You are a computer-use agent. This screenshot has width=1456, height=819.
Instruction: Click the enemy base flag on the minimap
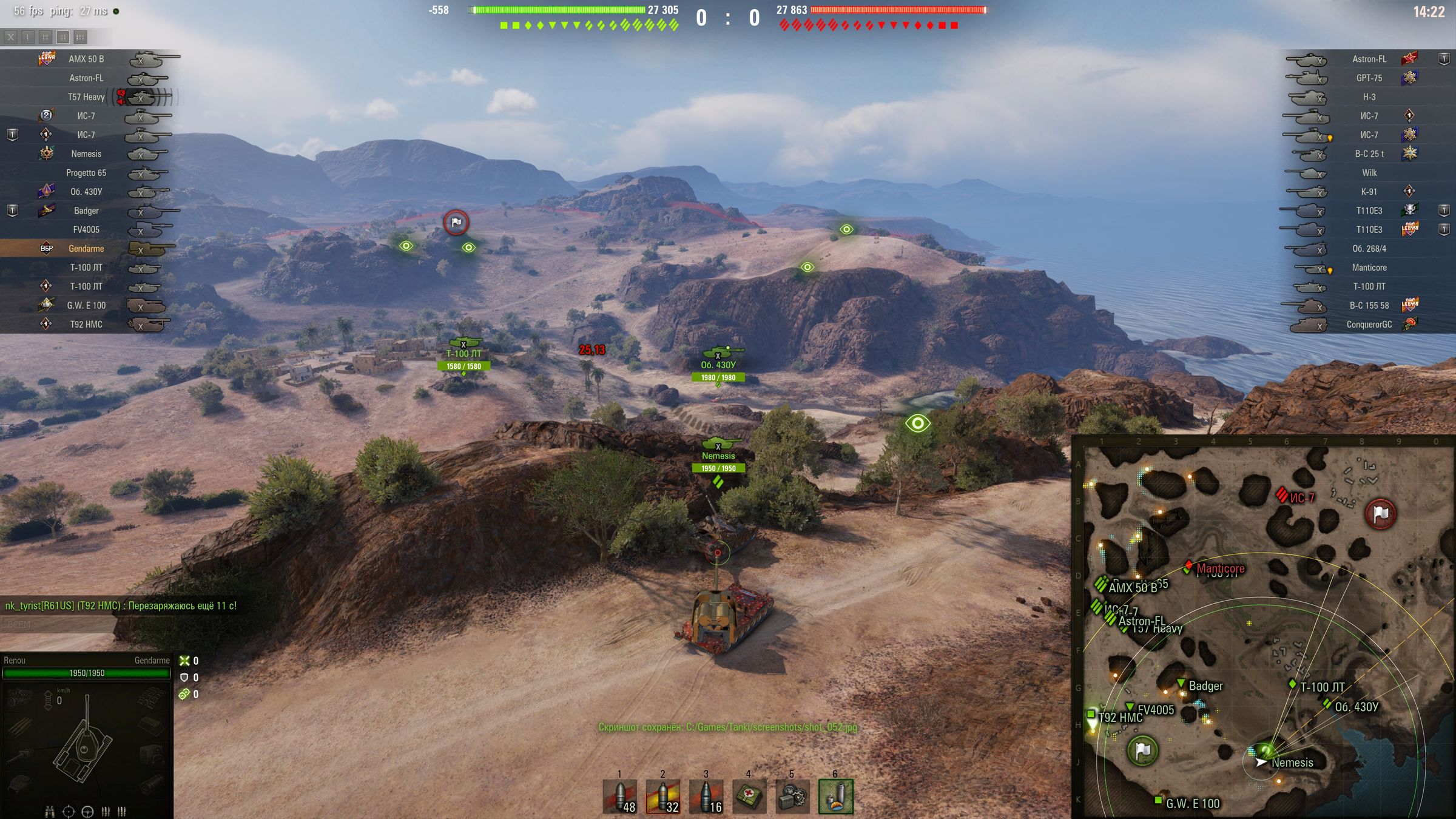tap(1380, 514)
